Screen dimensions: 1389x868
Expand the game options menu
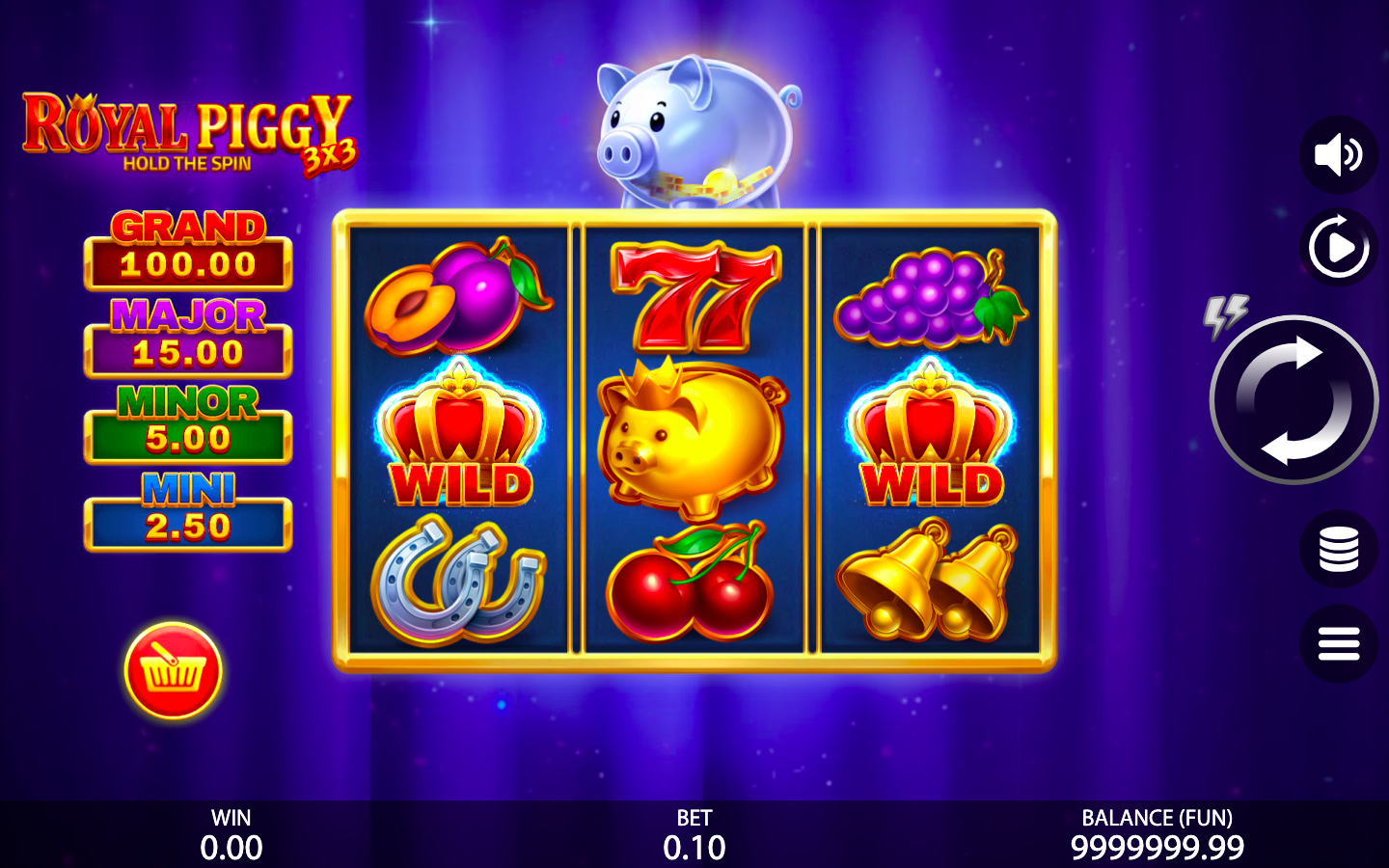tap(1339, 643)
